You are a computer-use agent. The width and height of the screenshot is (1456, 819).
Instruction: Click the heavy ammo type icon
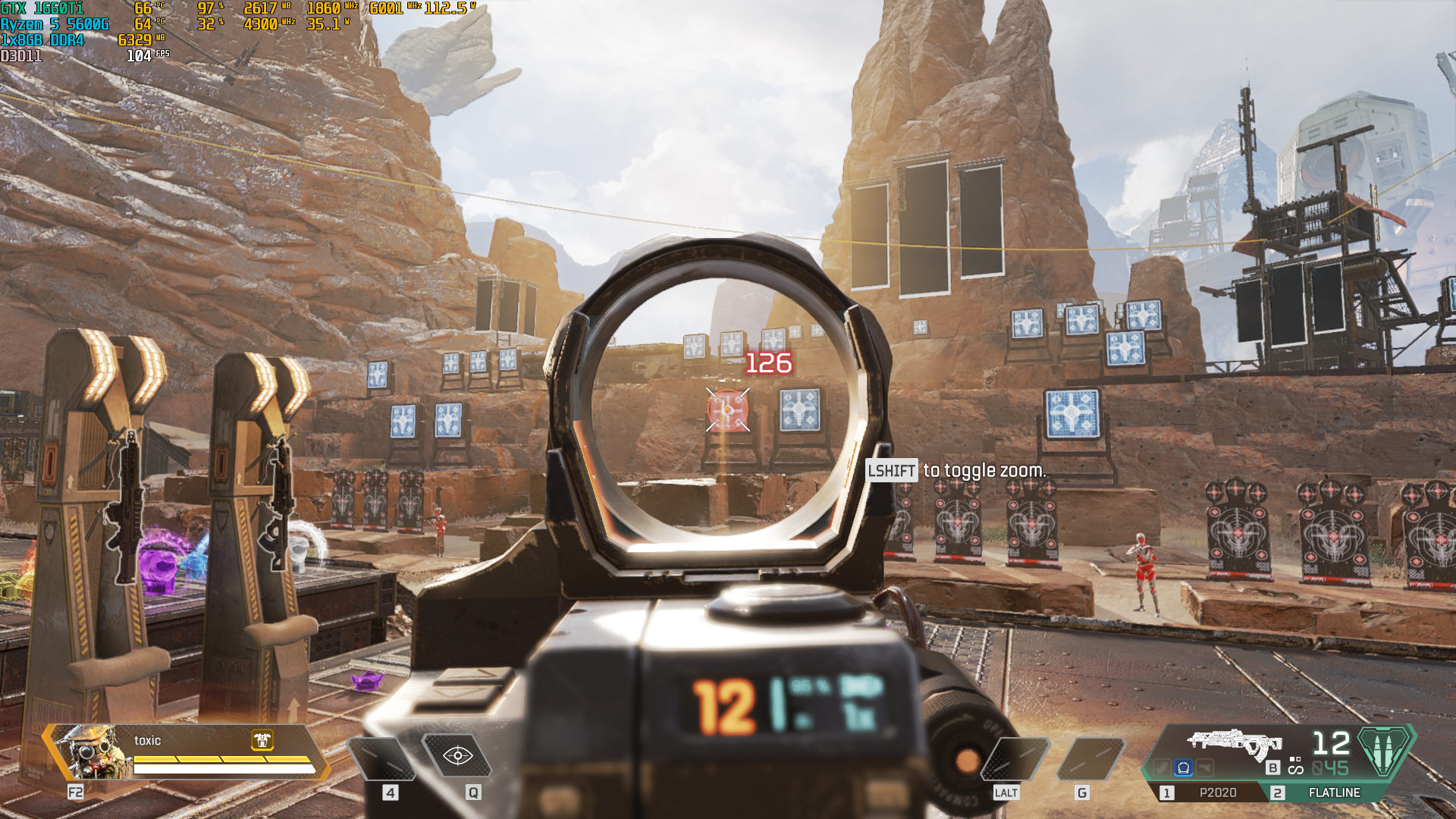click(1385, 750)
